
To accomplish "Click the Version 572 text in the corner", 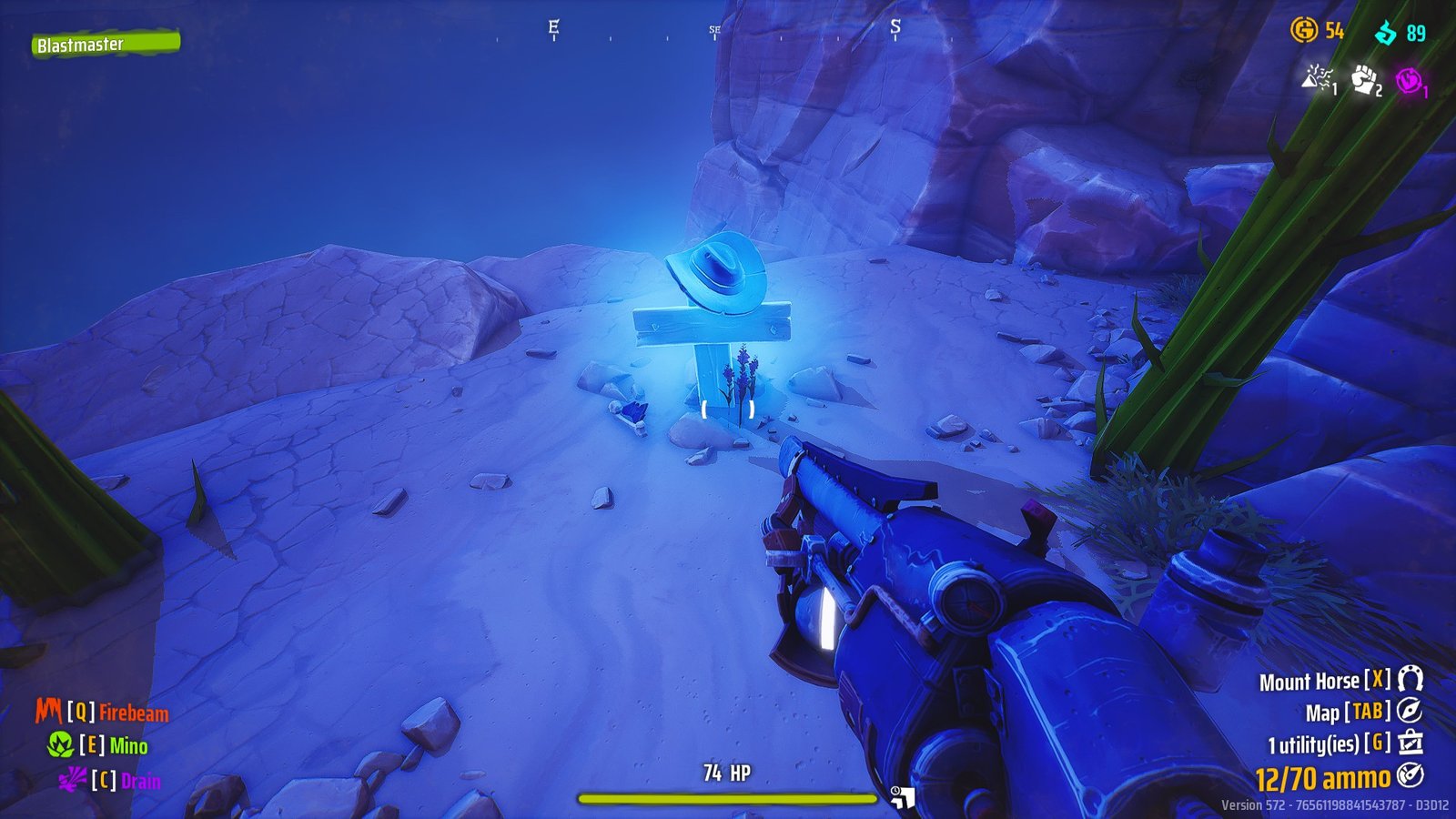I will pos(1329,804).
